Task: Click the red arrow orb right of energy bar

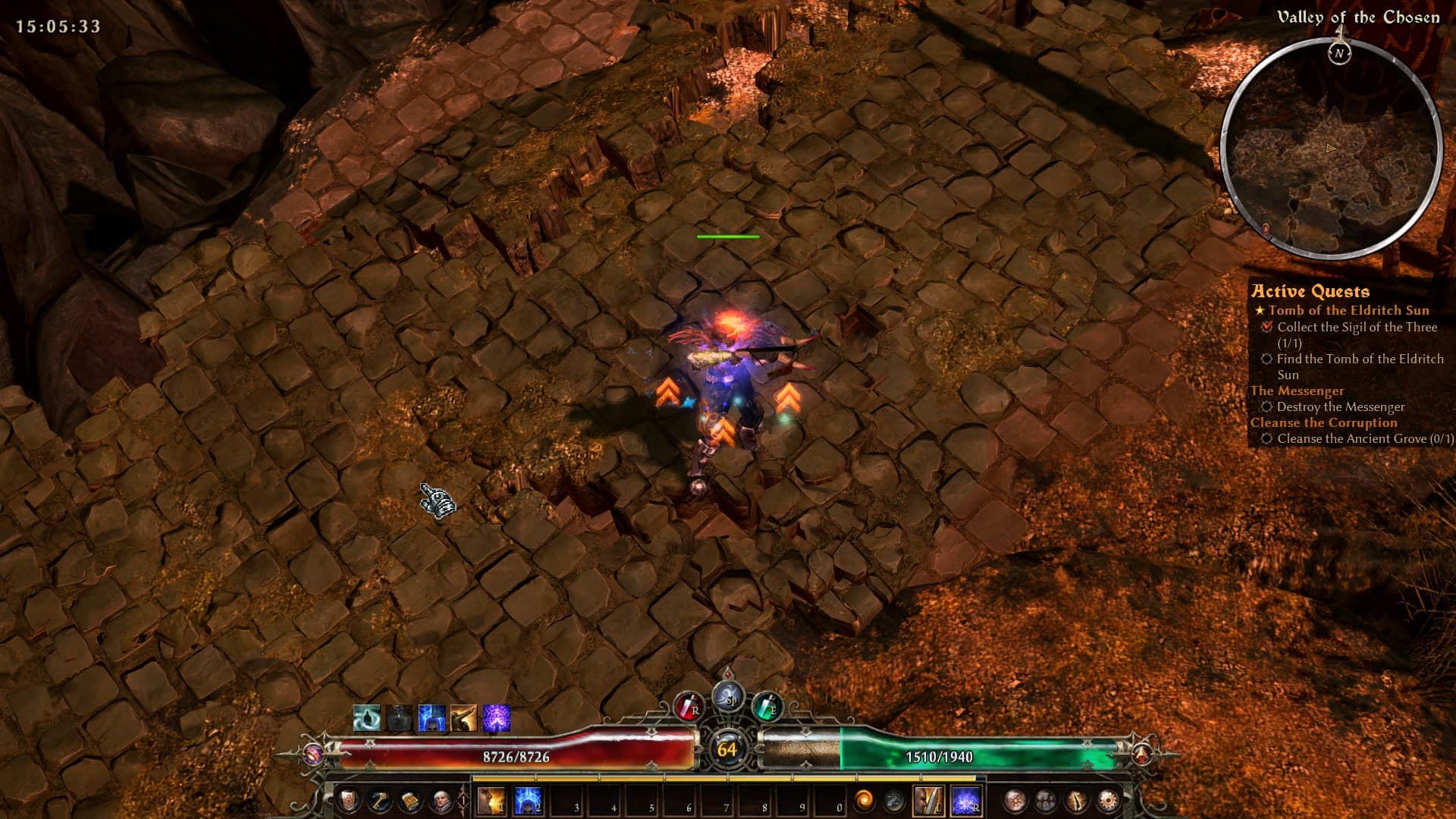Action: point(1142,754)
